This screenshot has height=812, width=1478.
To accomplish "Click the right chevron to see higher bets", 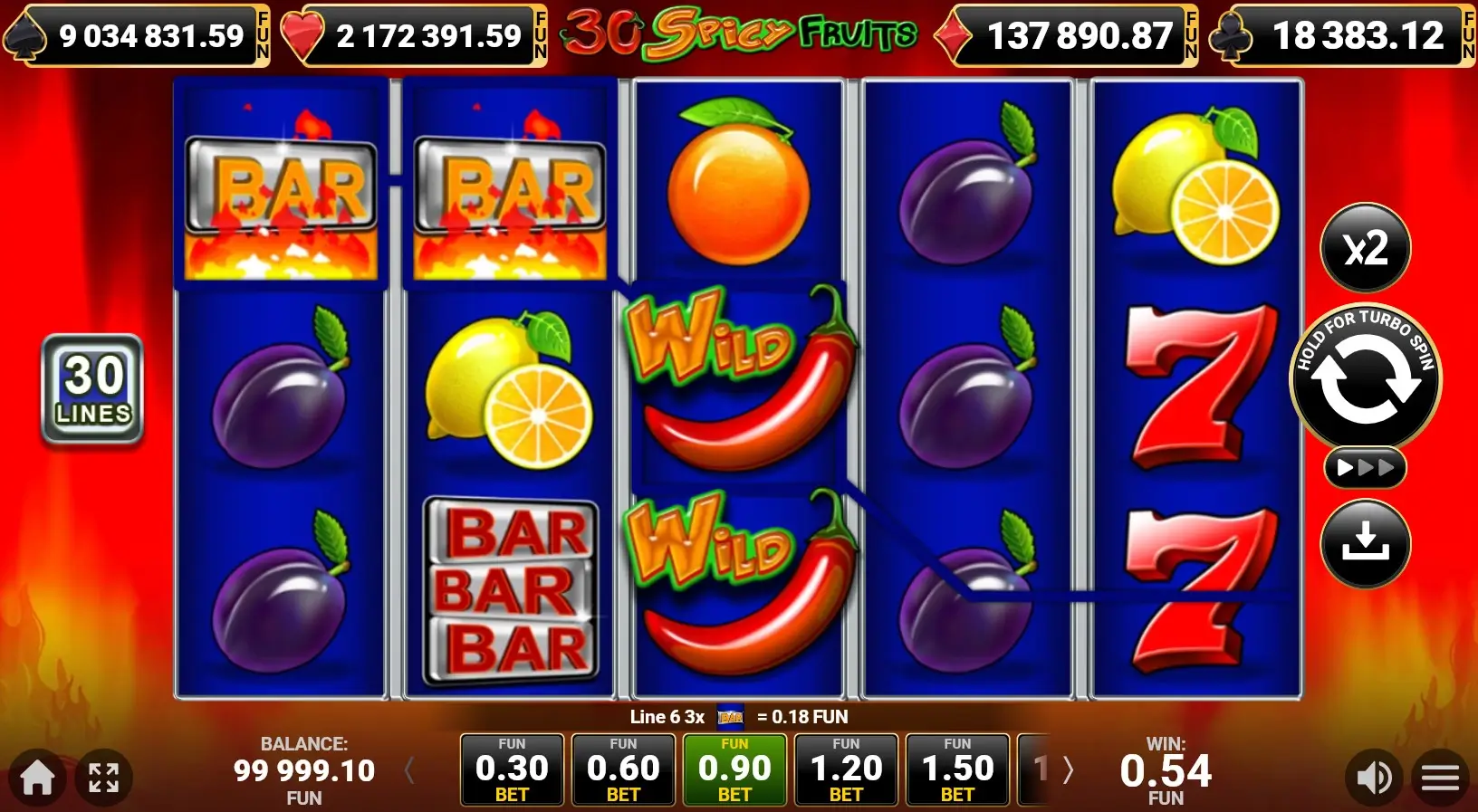I will click(1069, 770).
